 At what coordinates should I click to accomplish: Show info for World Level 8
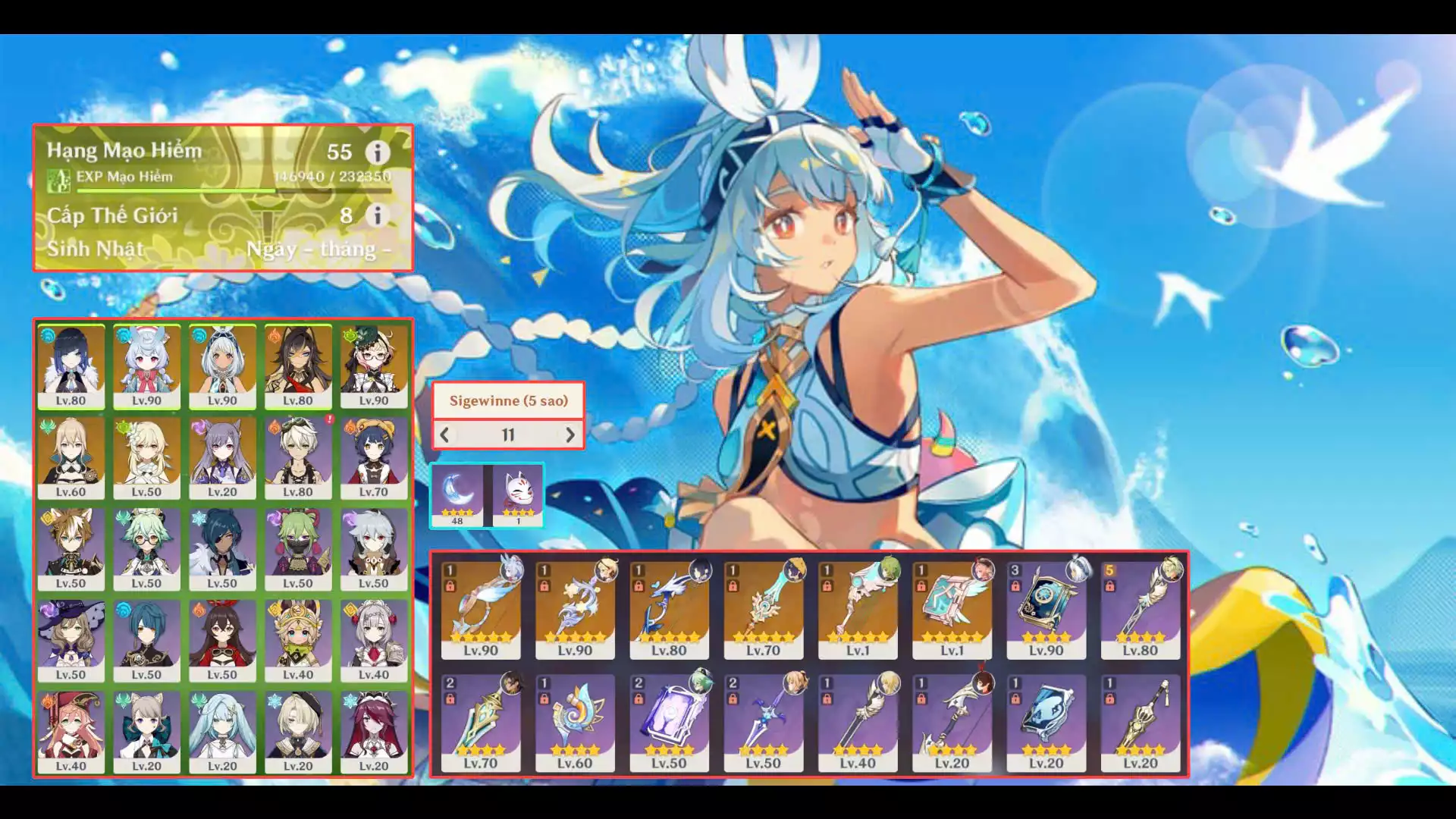coord(378,215)
